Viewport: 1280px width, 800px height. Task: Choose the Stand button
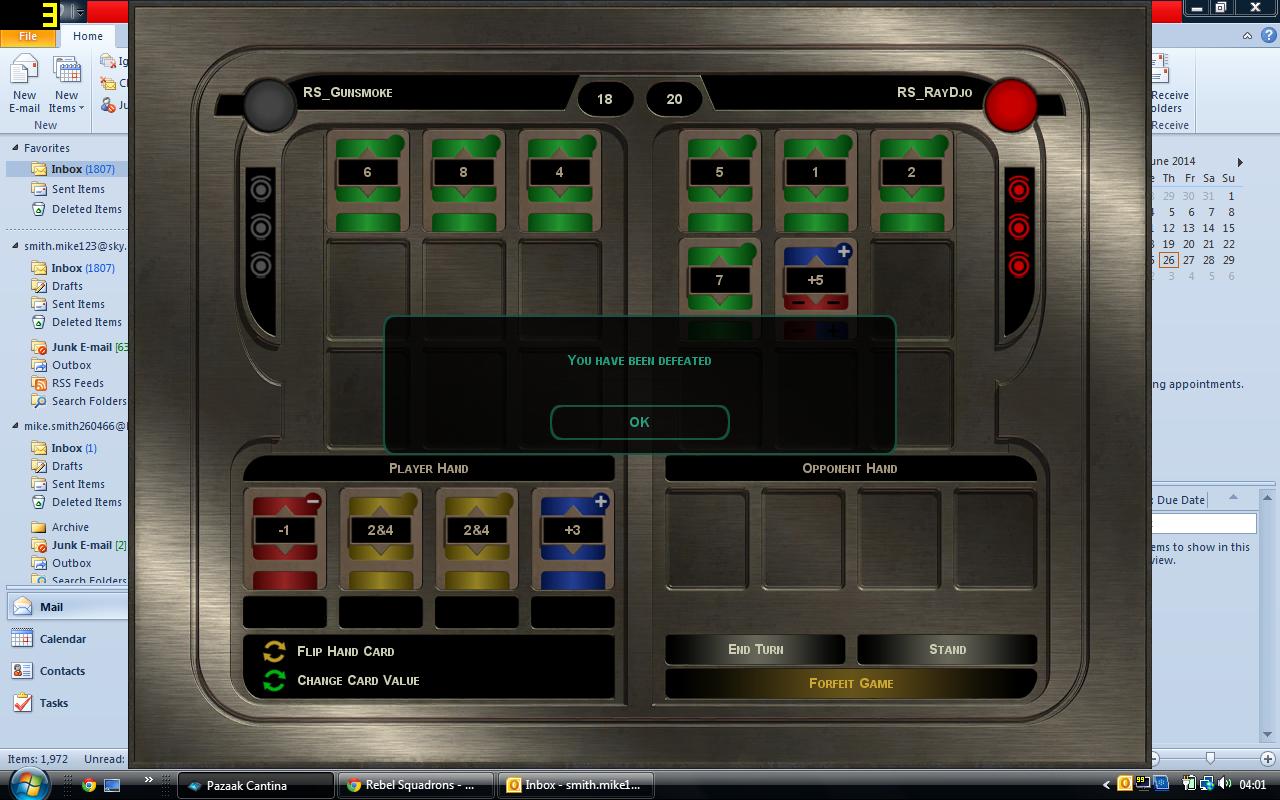tap(946, 649)
